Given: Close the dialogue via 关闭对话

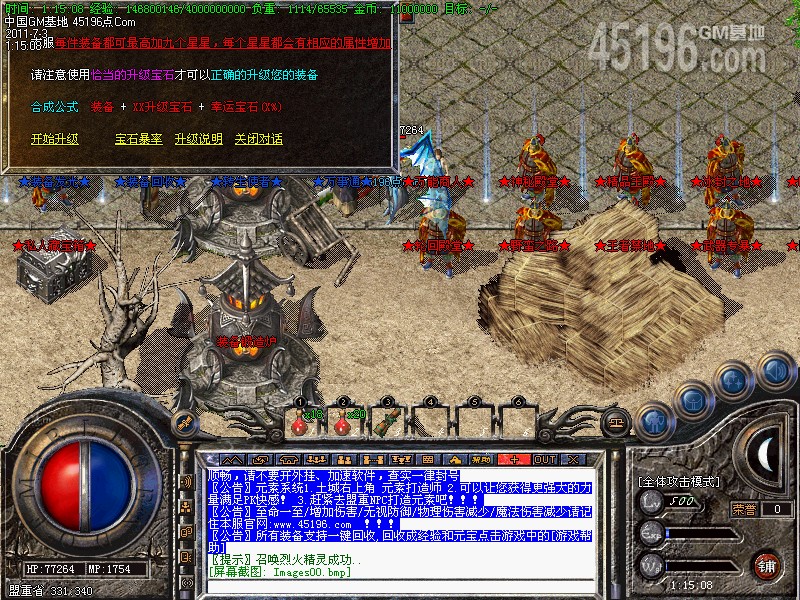Looking at the screenshot, I should (258, 139).
